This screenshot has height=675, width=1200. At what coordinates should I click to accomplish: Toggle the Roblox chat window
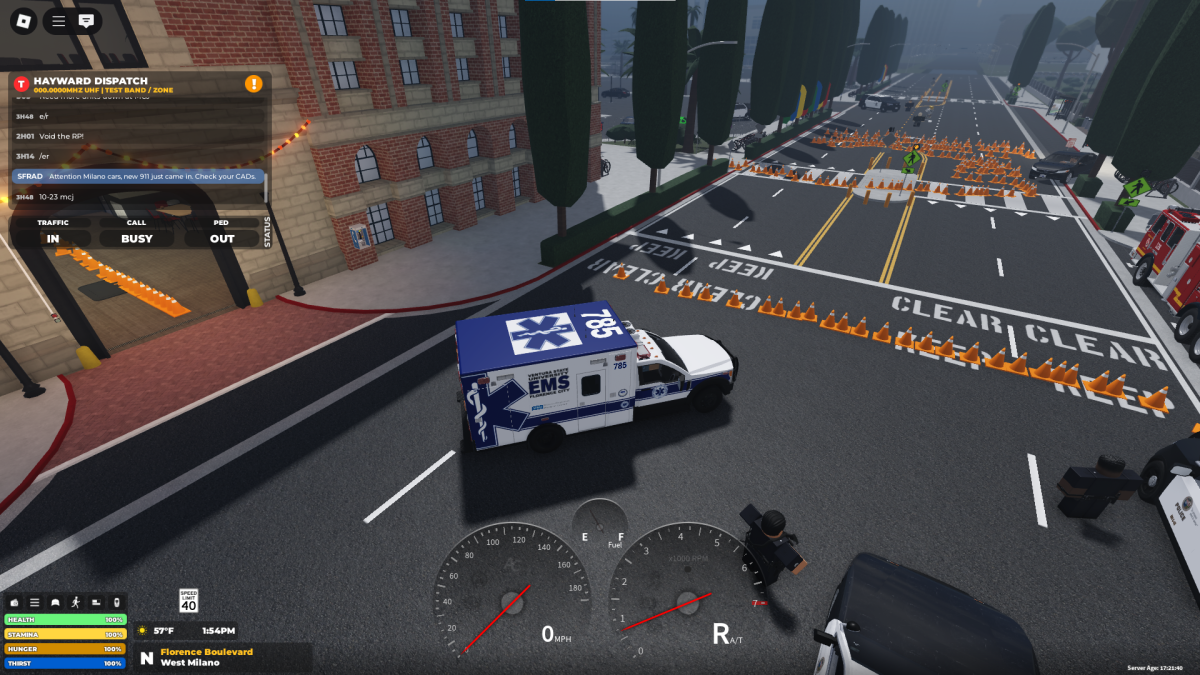[87, 20]
